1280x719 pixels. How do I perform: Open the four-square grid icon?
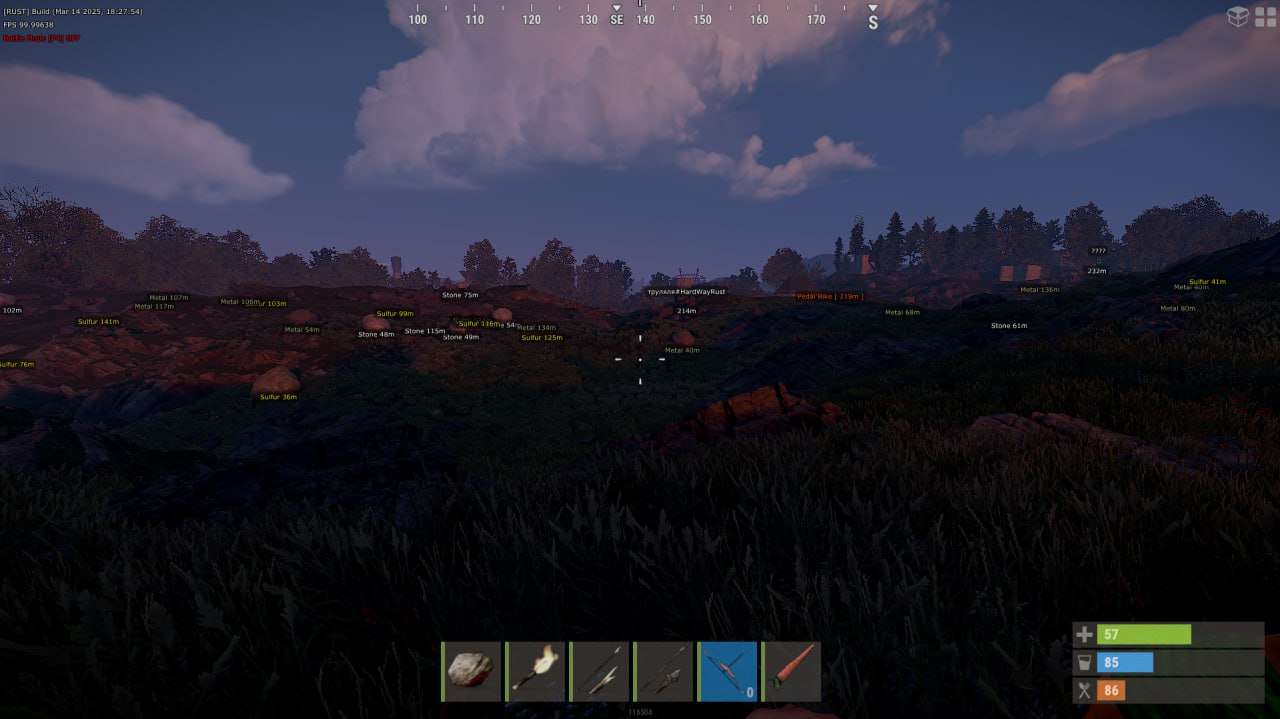coord(1266,16)
